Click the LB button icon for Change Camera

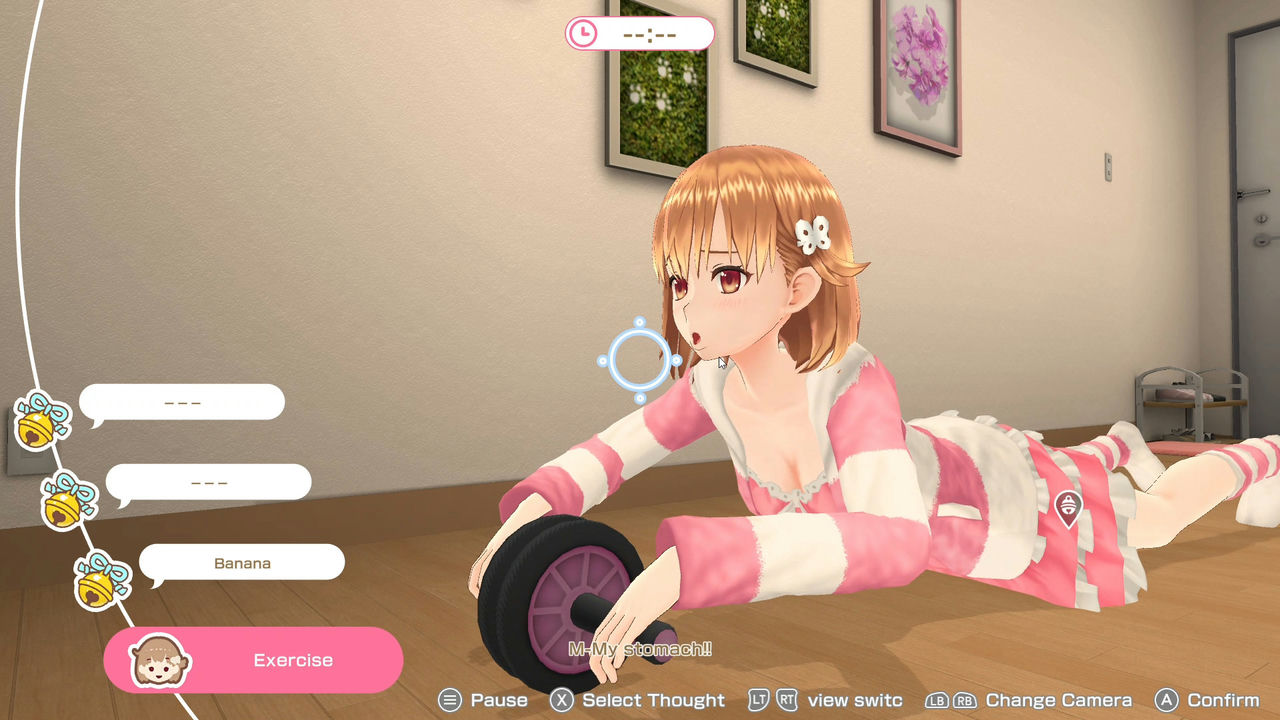coord(938,700)
